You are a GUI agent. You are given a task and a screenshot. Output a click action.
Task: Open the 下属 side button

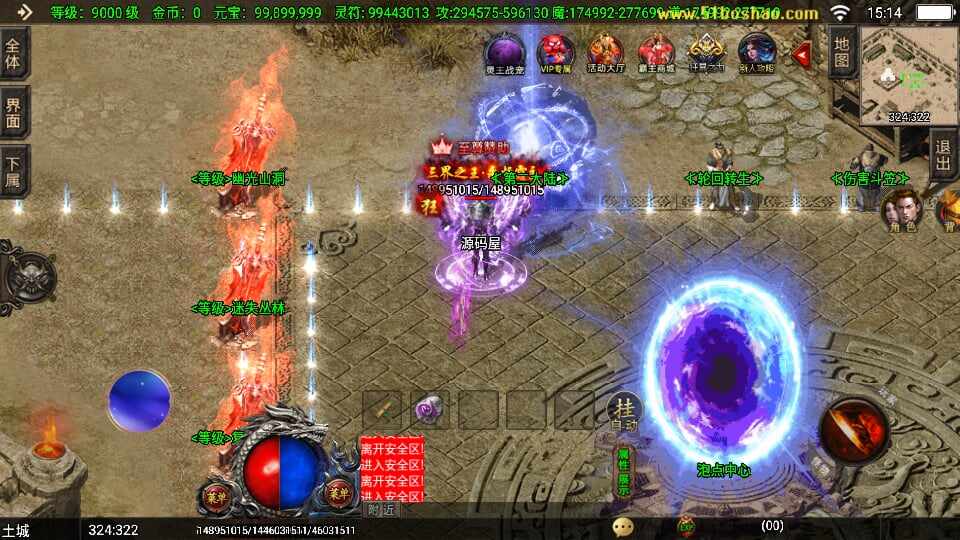[14, 171]
